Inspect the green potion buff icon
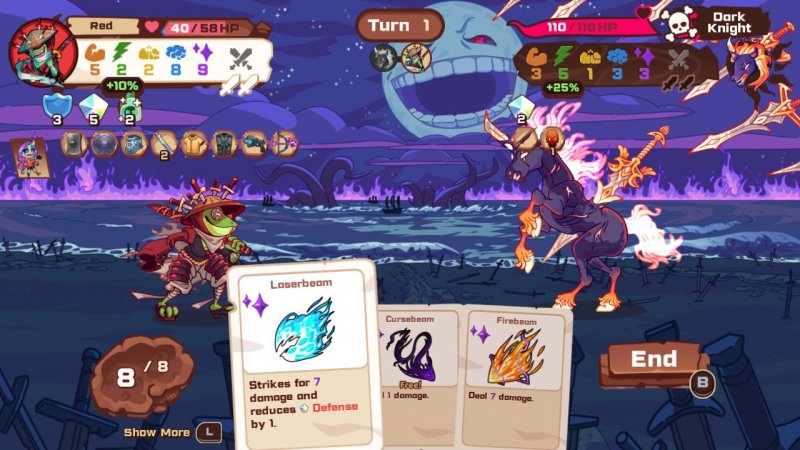Viewport: 800px width, 450px height. click(129, 105)
